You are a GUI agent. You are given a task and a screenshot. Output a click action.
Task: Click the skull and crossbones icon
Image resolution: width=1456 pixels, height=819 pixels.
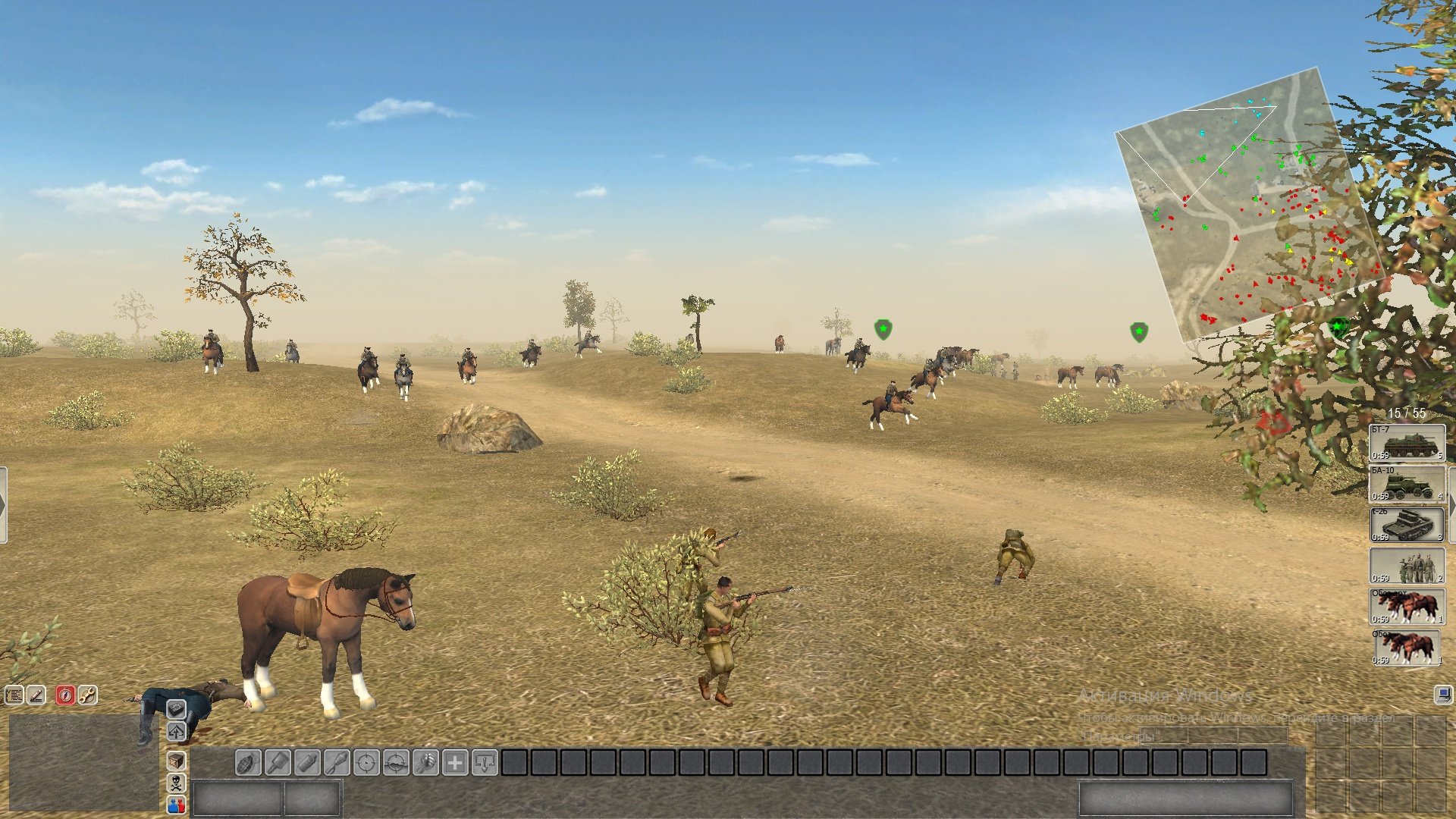click(x=176, y=783)
